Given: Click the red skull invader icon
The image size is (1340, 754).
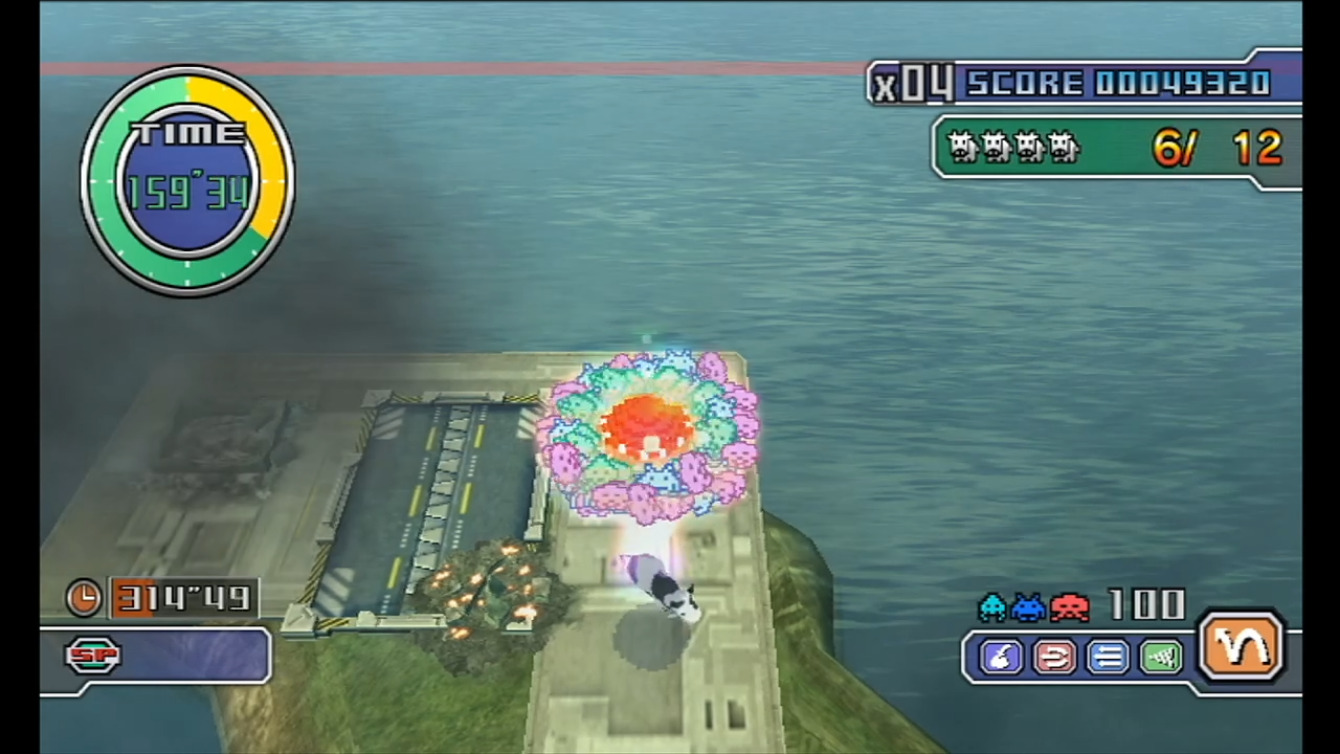Looking at the screenshot, I should click(x=1068, y=607).
